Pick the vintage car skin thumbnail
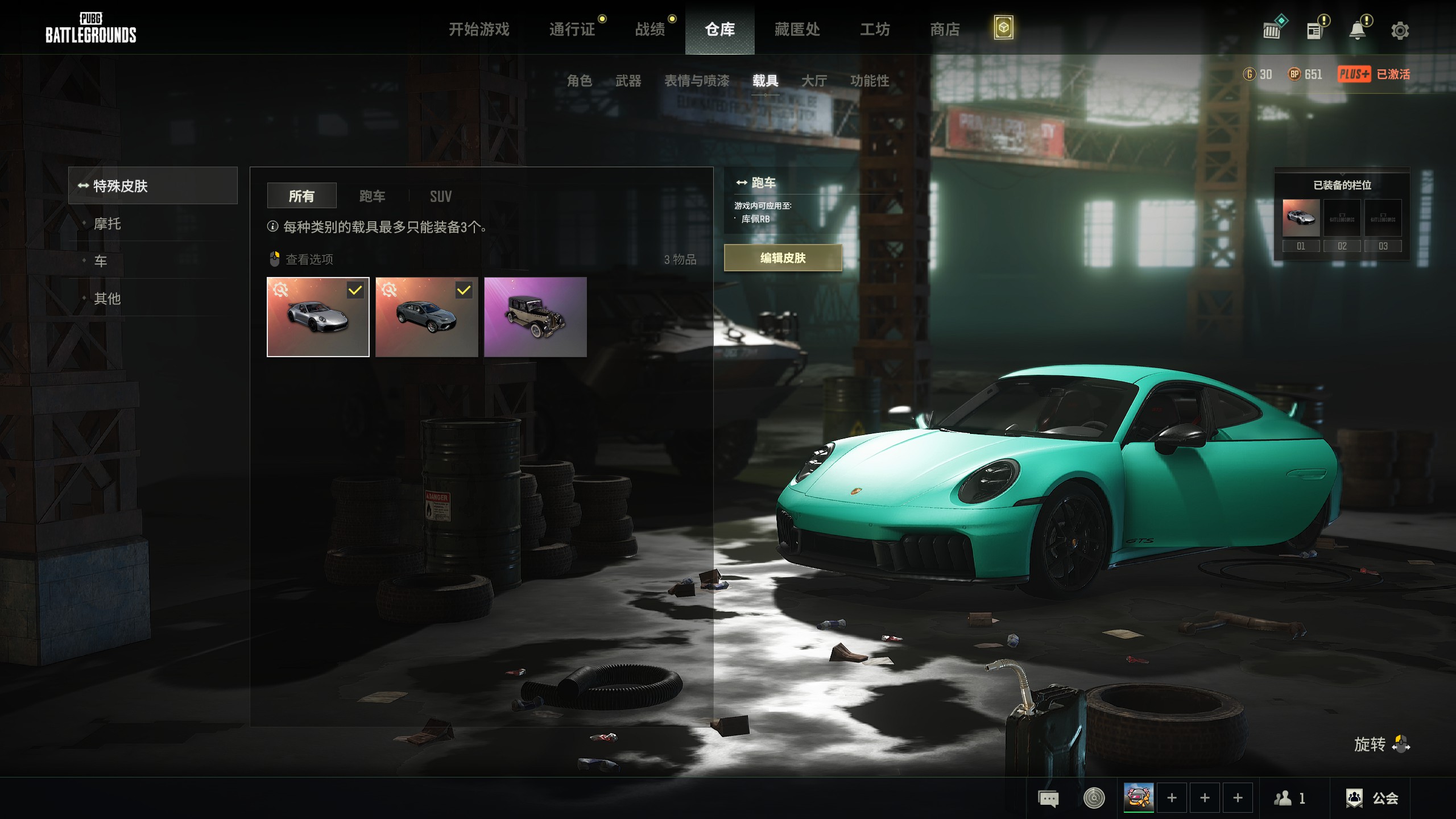The width and height of the screenshot is (1456, 819). coord(535,317)
